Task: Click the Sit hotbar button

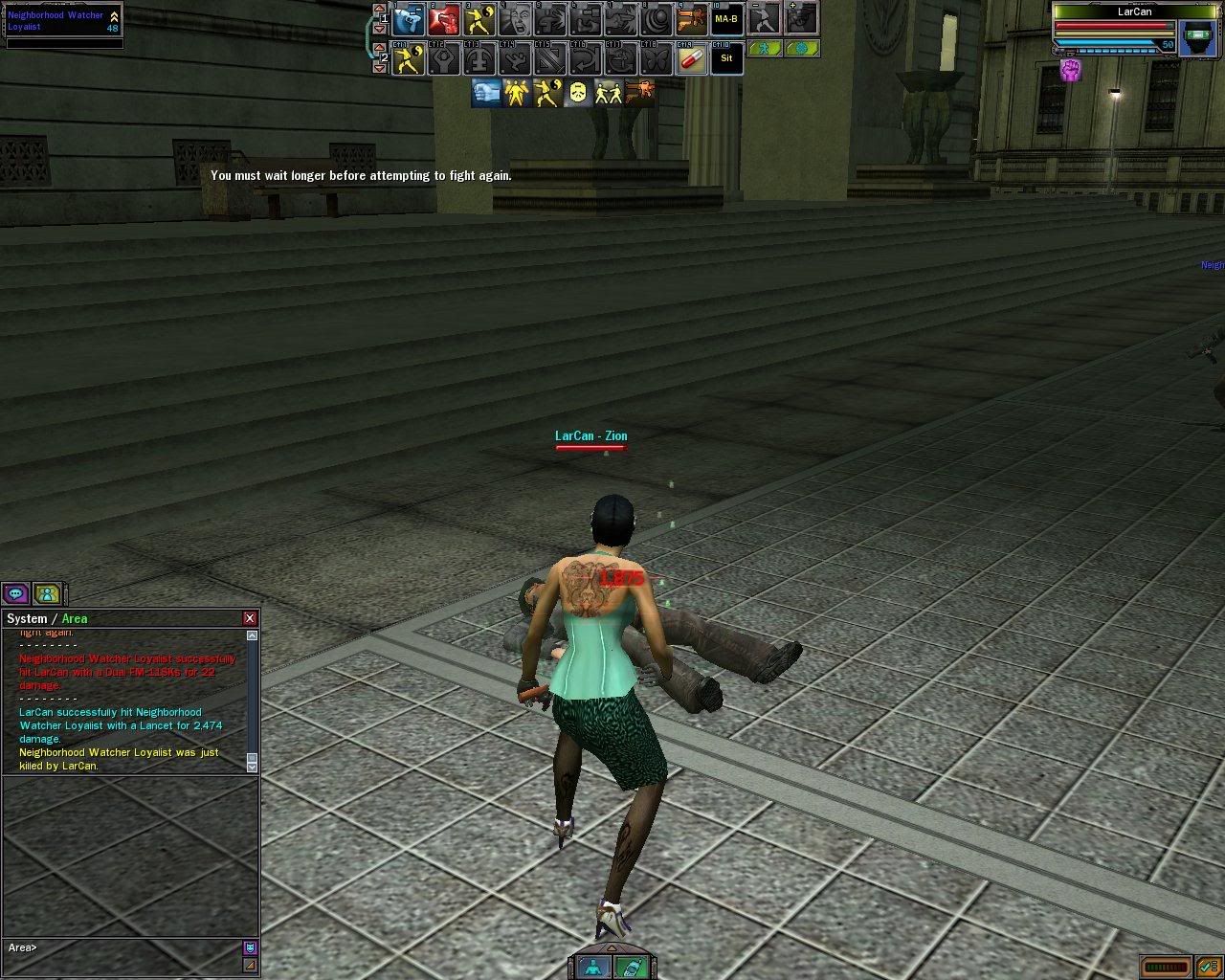Action: (726, 58)
